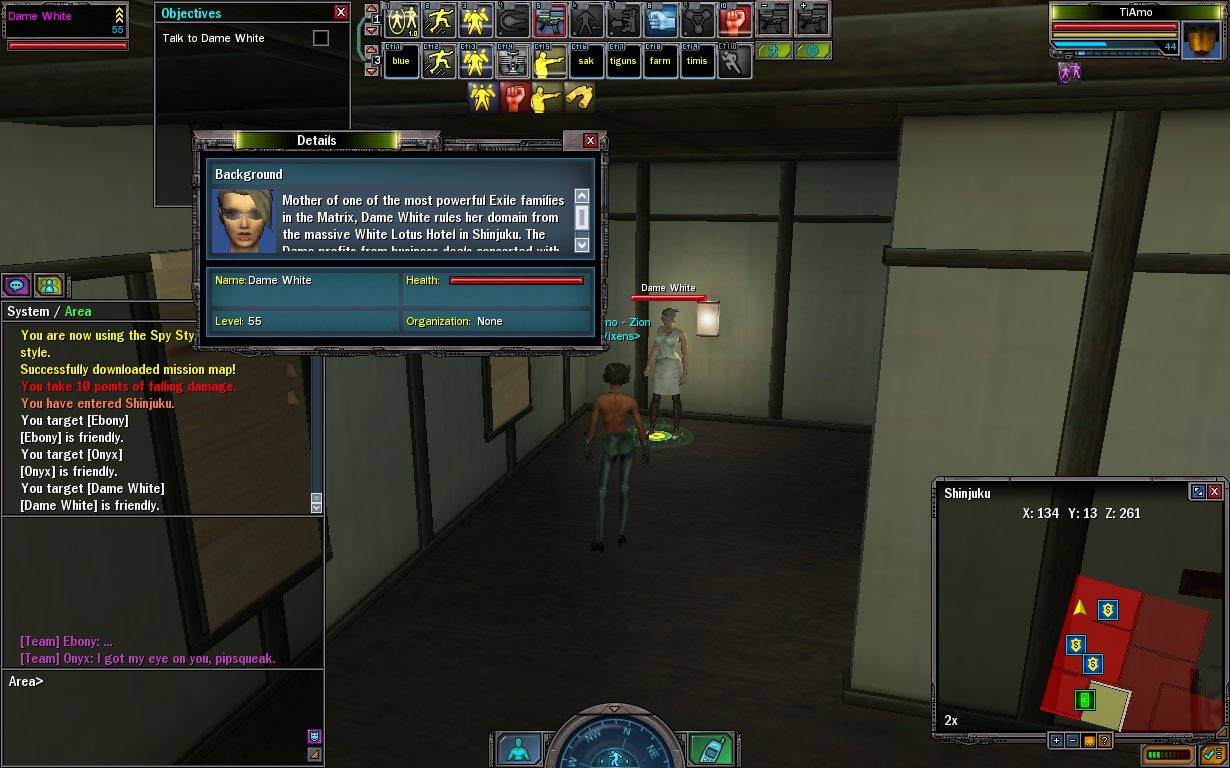
Task: Use the red fist ability in slot 10
Action: coord(734,19)
